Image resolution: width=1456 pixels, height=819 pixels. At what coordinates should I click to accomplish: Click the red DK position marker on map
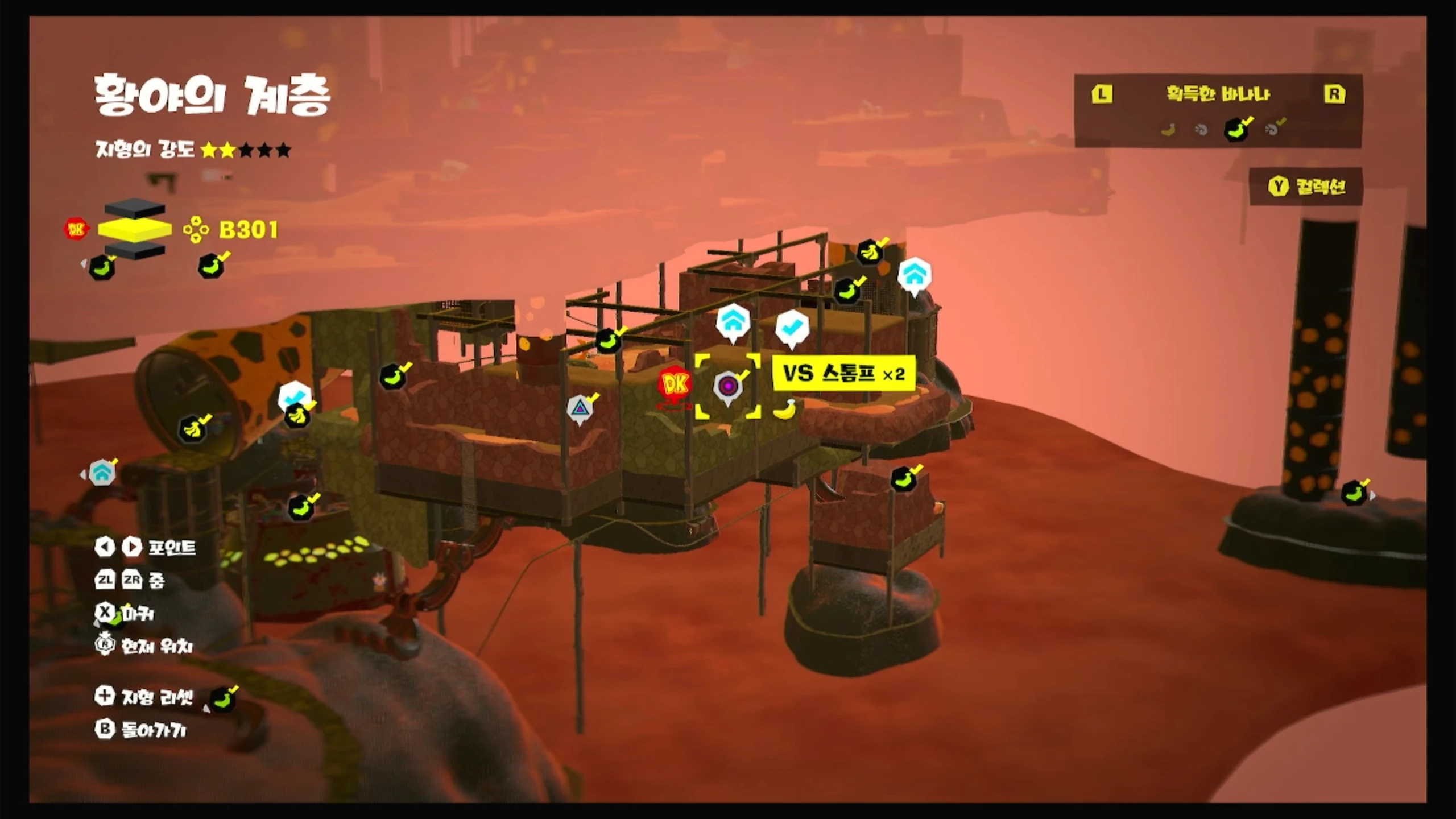[675, 385]
